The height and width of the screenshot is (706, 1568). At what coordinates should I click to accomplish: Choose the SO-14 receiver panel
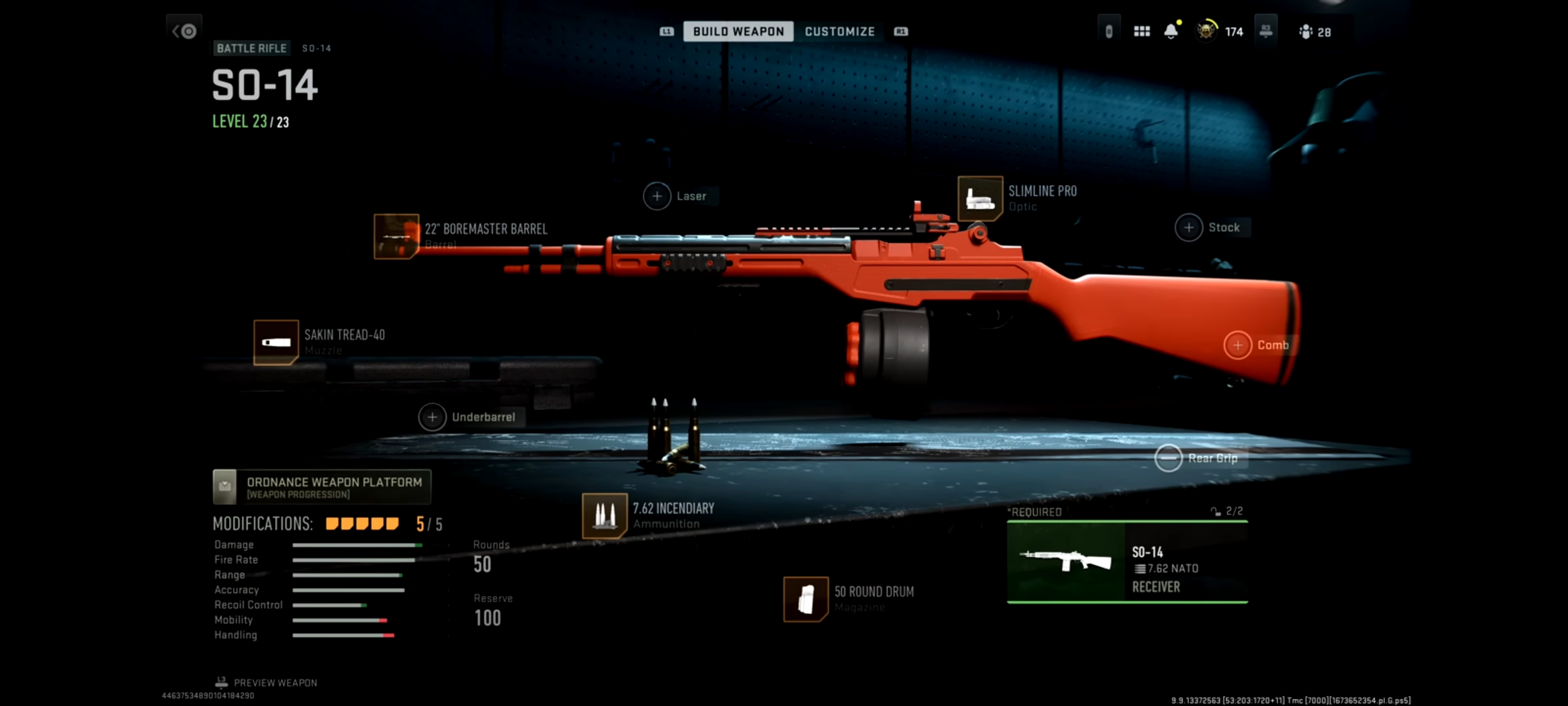(1127, 562)
